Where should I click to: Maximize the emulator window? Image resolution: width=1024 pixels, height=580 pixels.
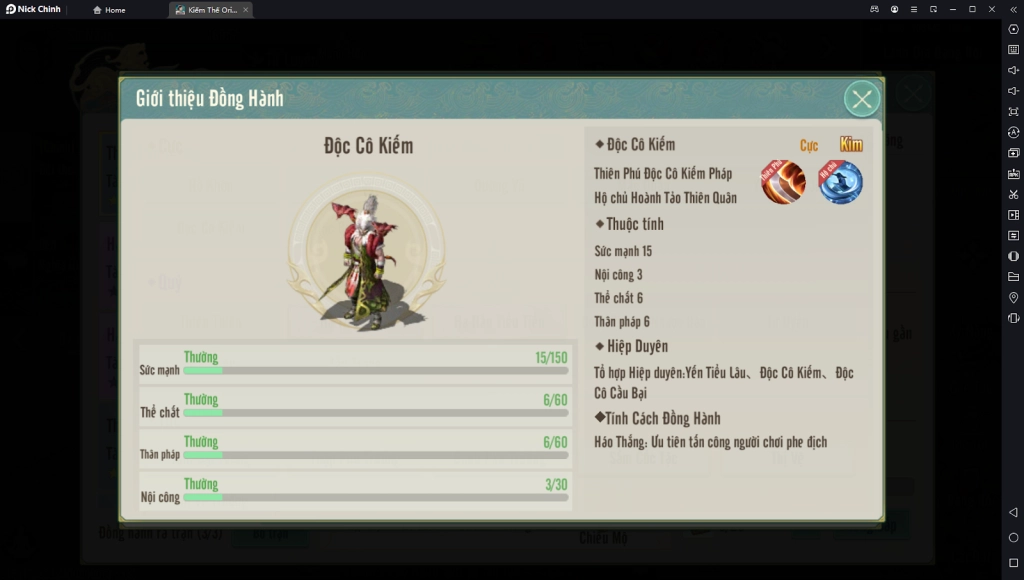click(972, 9)
